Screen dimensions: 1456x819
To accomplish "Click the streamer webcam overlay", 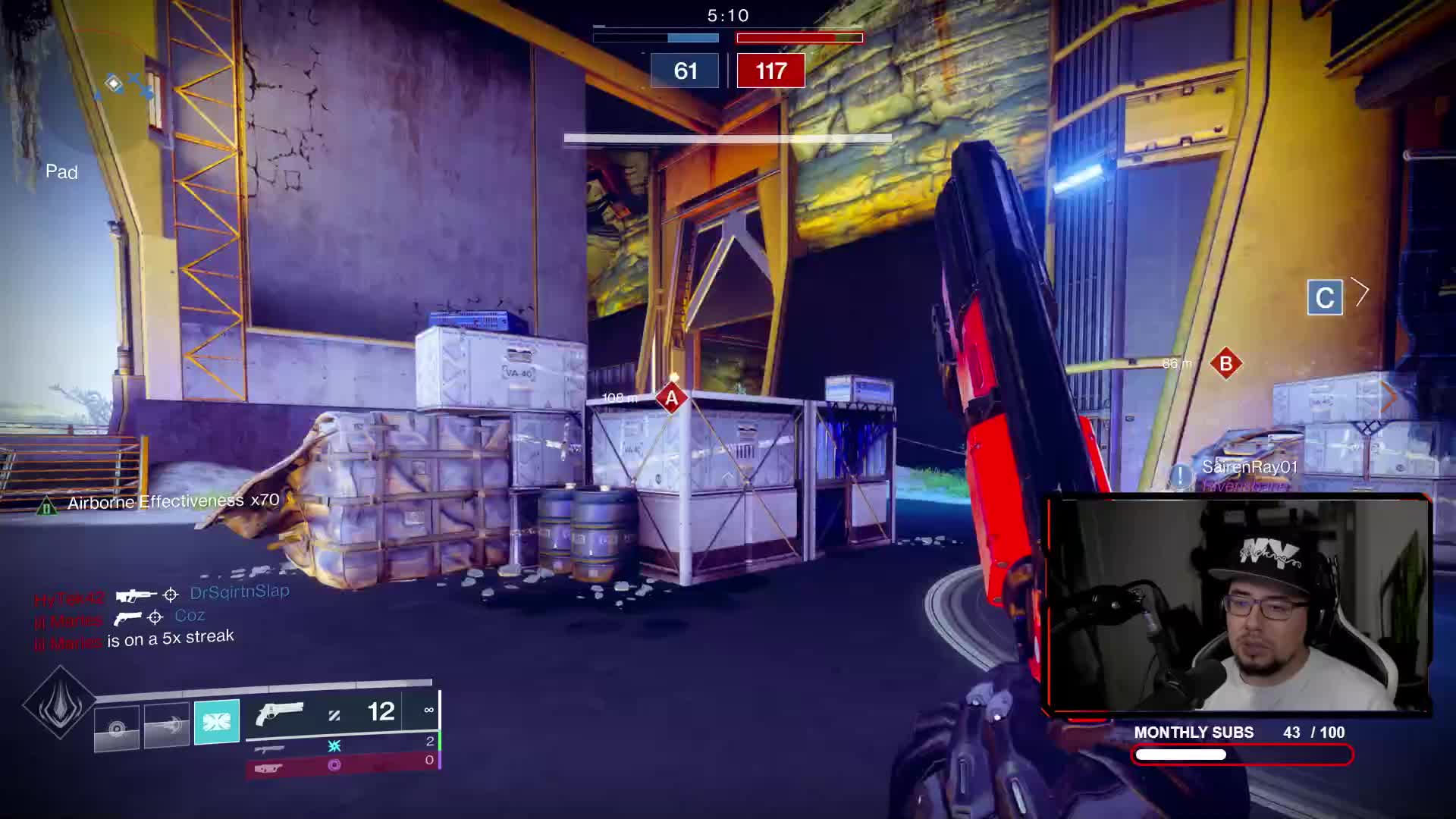I will [x=1238, y=605].
